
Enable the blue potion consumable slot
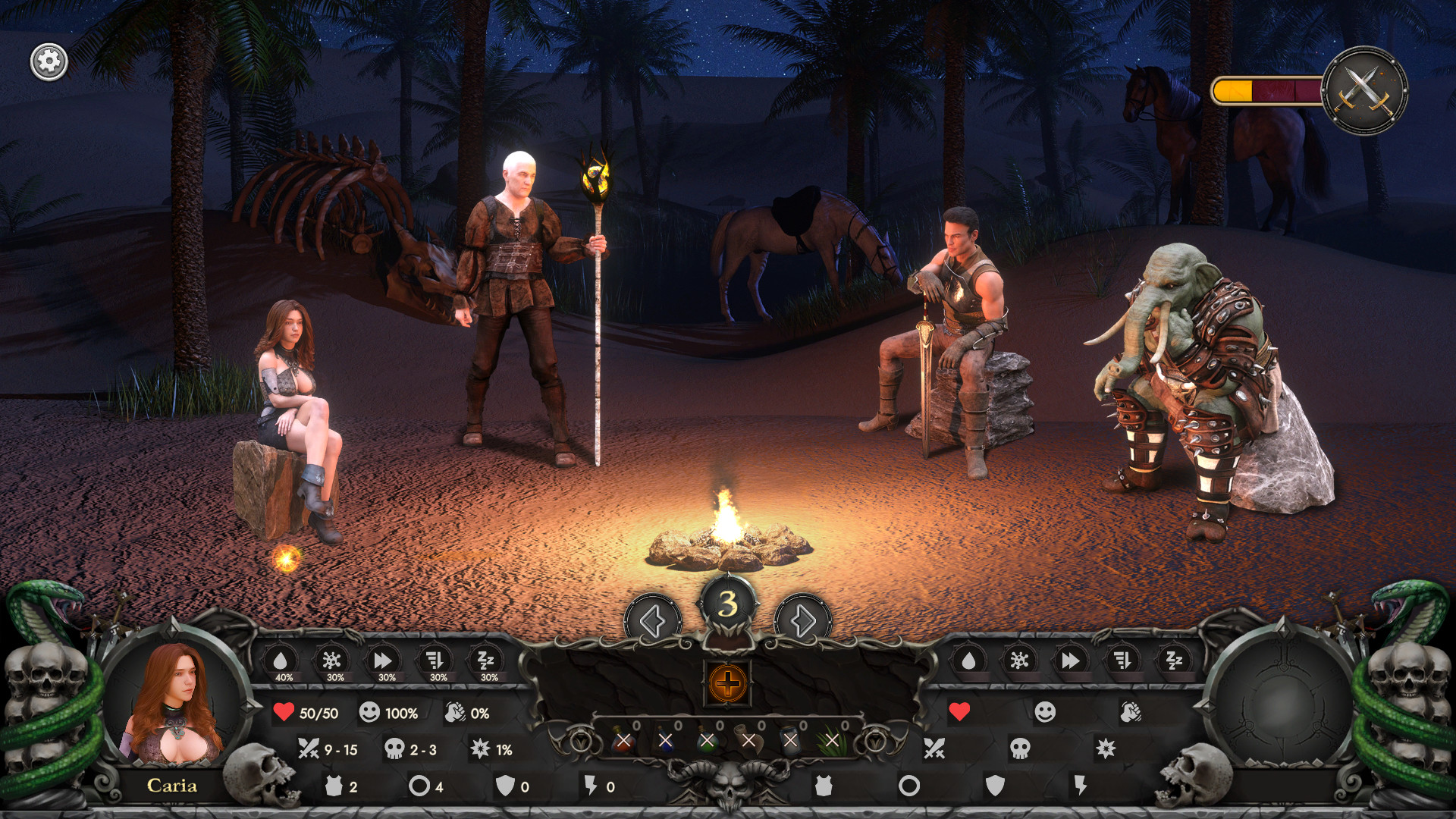(x=666, y=741)
